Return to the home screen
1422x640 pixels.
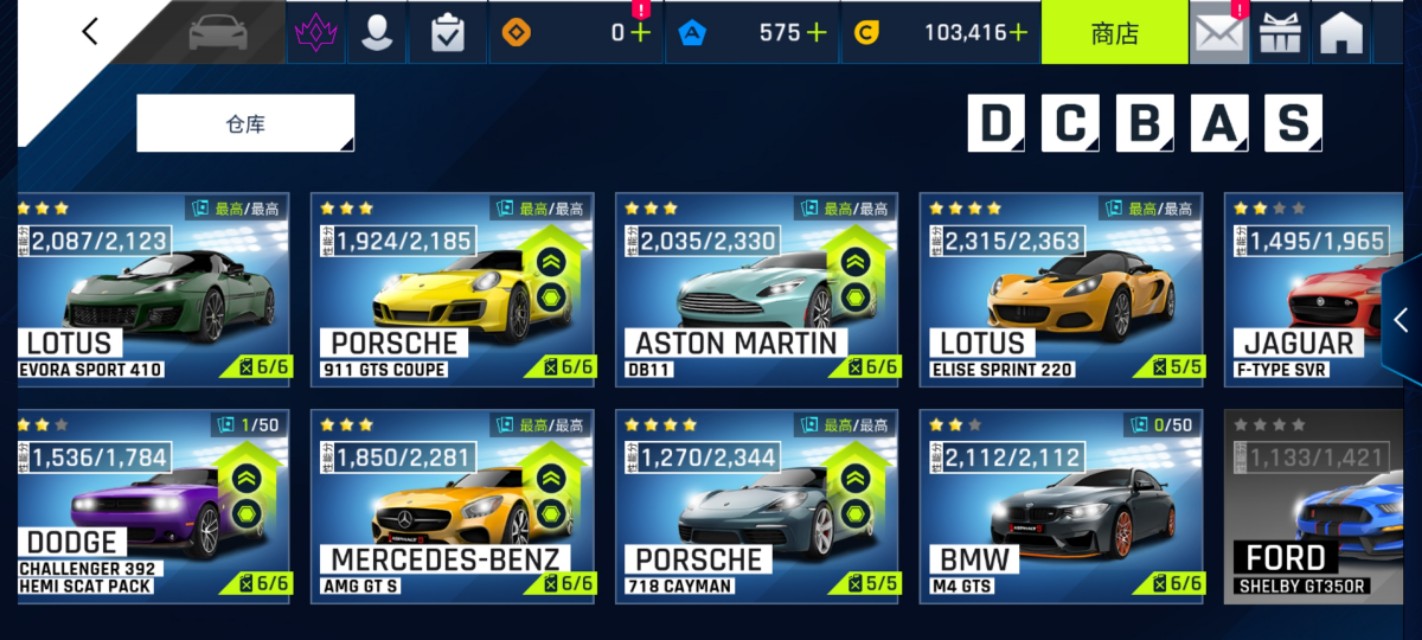point(1341,33)
